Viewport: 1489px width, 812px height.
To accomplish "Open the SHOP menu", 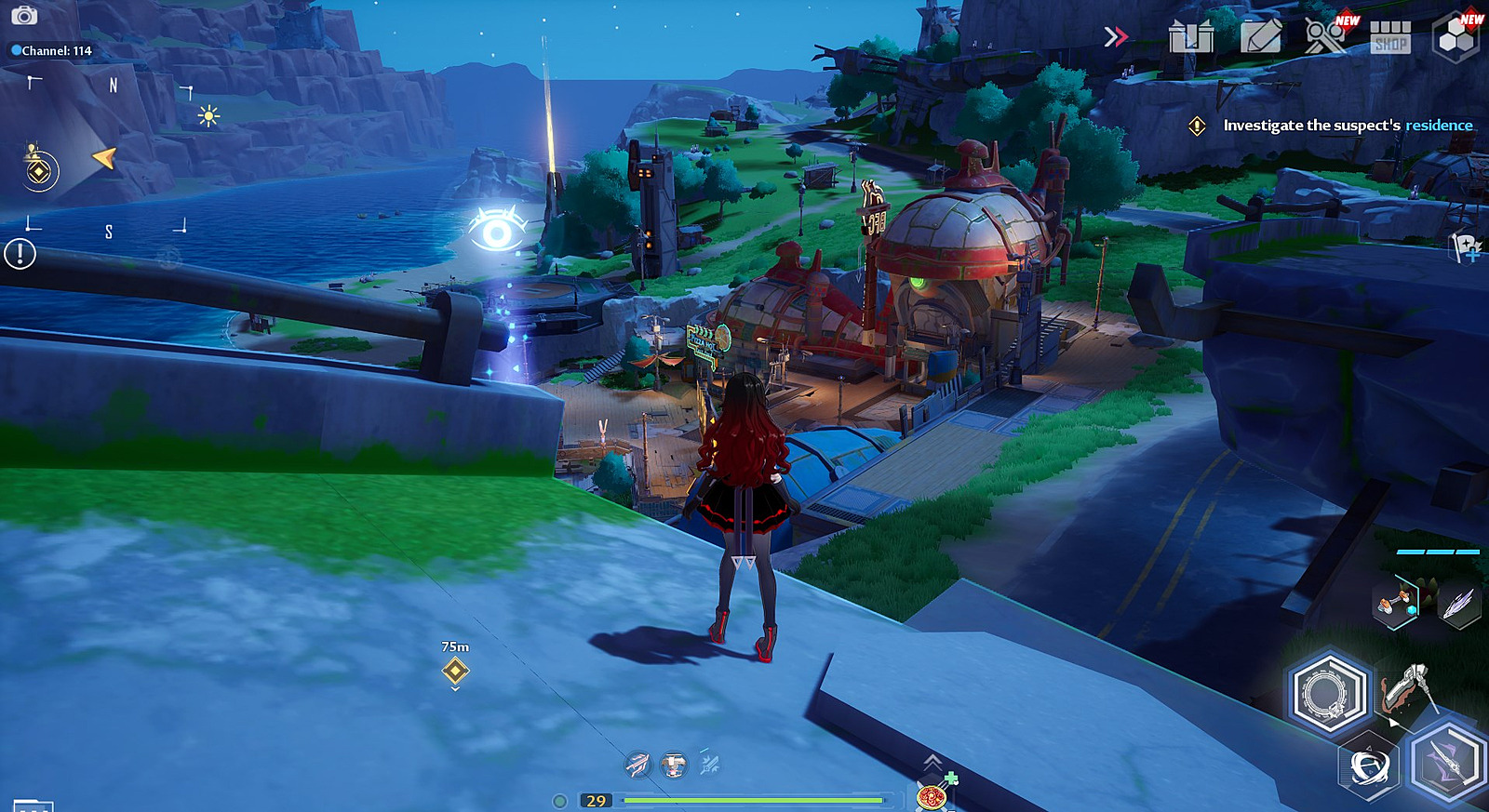I will [1390, 37].
